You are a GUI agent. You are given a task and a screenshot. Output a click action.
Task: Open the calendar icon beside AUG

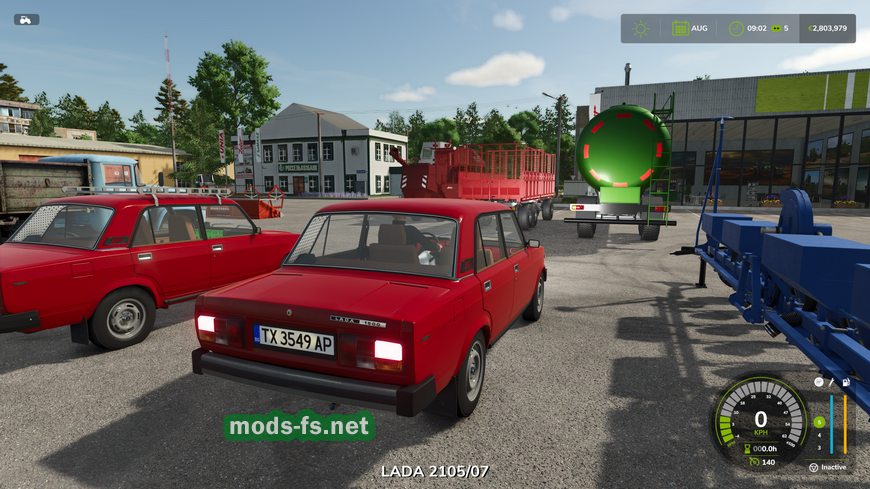(x=680, y=28)
